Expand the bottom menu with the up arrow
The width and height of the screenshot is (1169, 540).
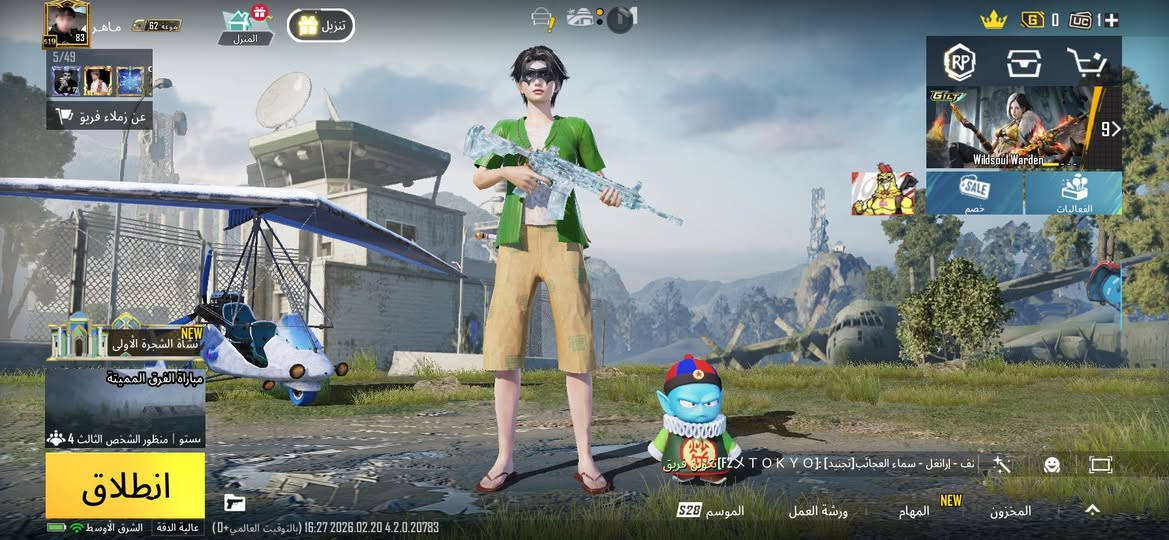(1092, 510)
